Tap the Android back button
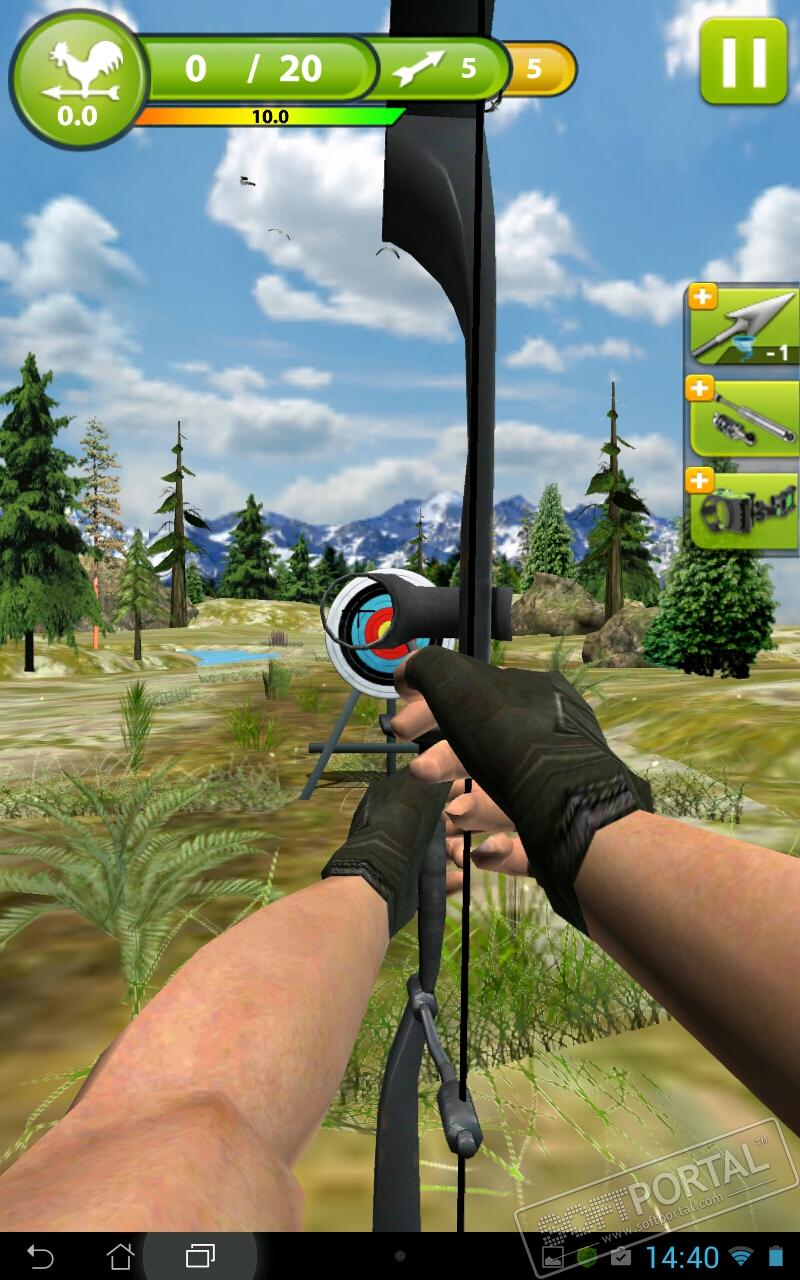The width and height of the screenshot is (800, 1280). tap(40, 1255)
